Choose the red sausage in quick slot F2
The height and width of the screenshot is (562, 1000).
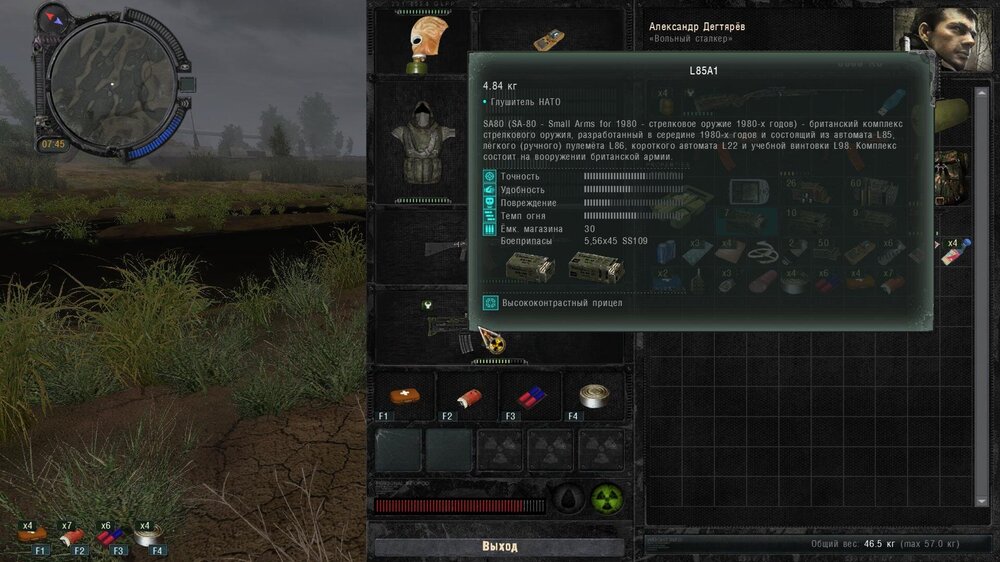tap(467, 395)
